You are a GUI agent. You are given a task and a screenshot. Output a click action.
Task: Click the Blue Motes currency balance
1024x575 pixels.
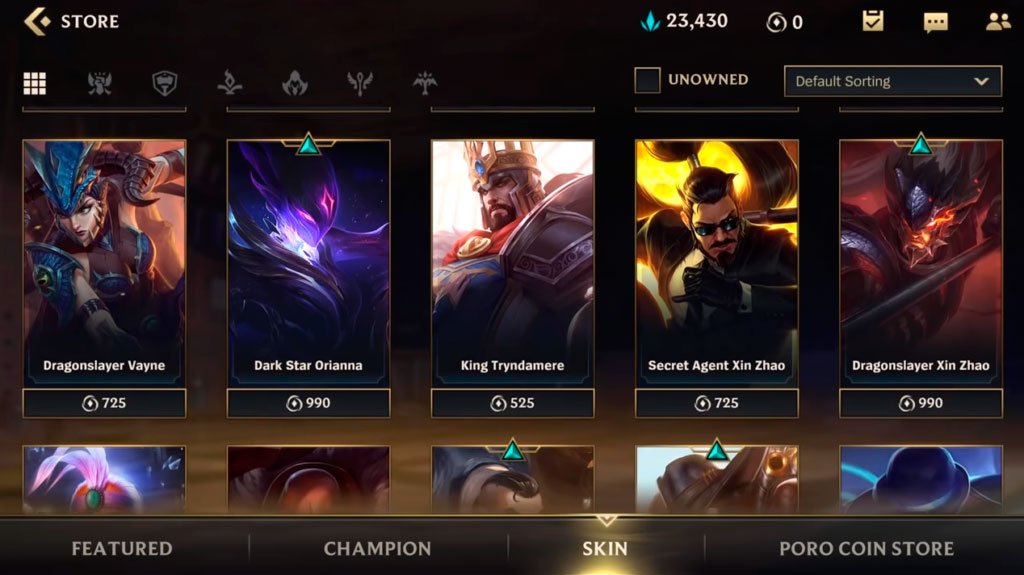(685, 21)
